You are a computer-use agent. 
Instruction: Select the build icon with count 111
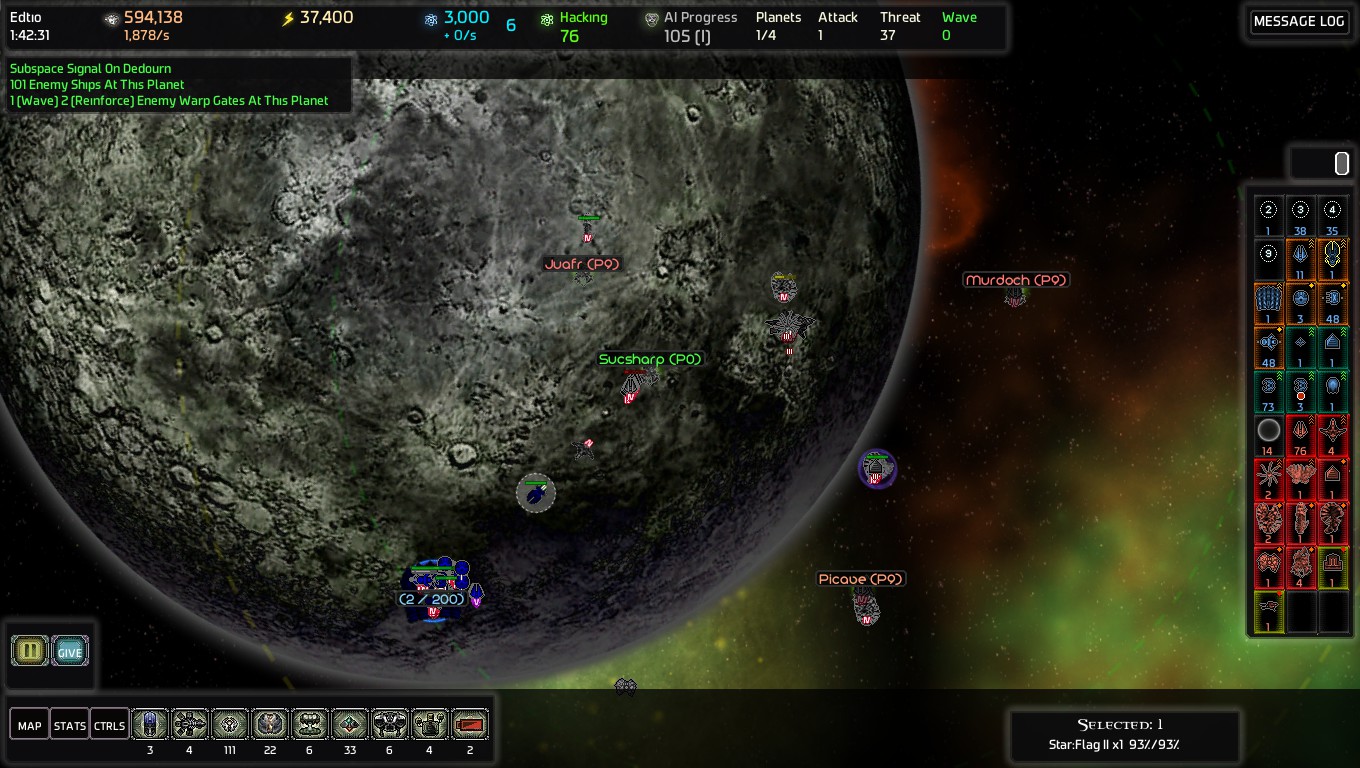click(x=230, y=724)
